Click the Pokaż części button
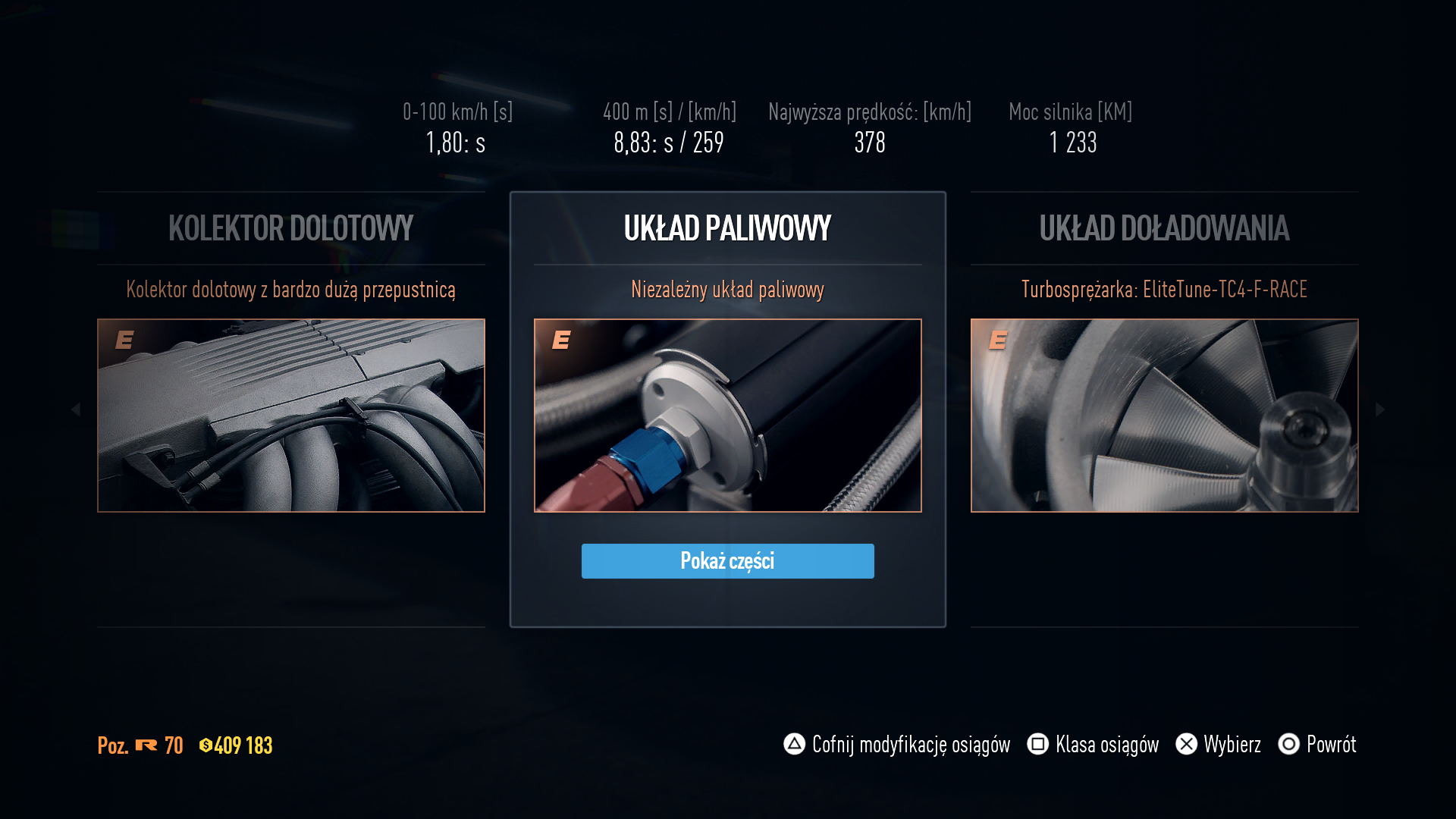Viewport: 1456px width, 819px height. click(x=727, y=561)
